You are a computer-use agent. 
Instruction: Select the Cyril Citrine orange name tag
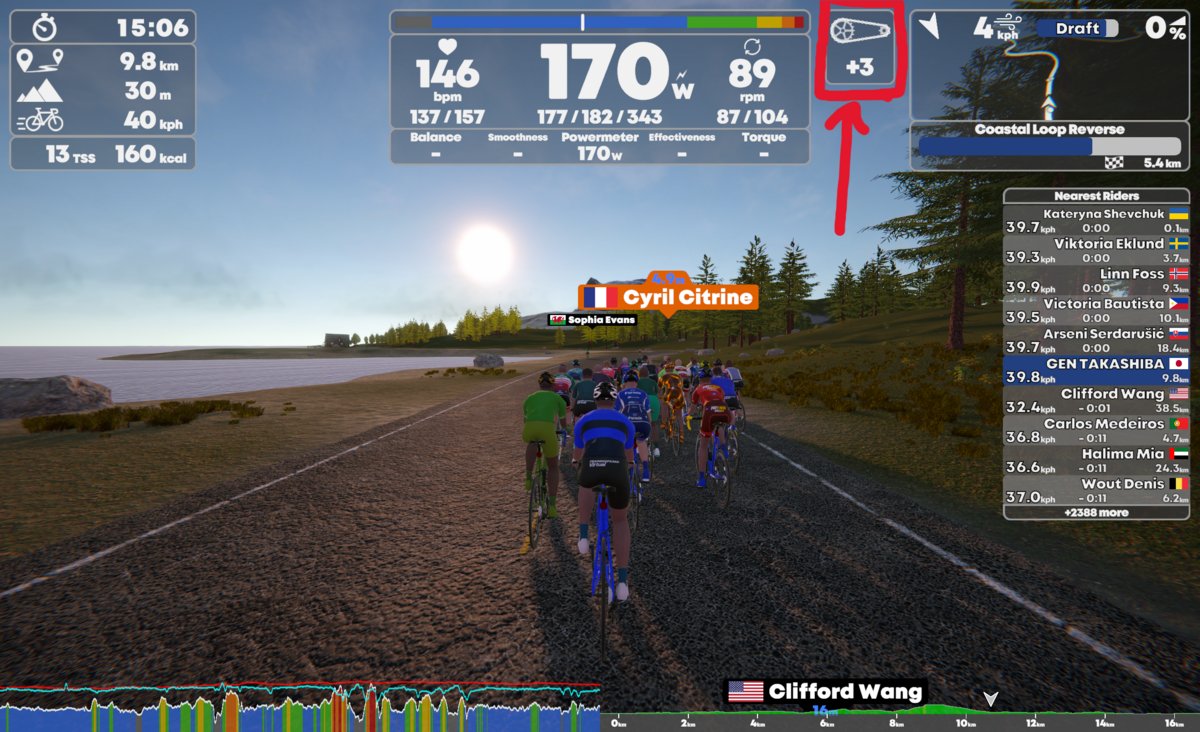click(x=667, y=298)
